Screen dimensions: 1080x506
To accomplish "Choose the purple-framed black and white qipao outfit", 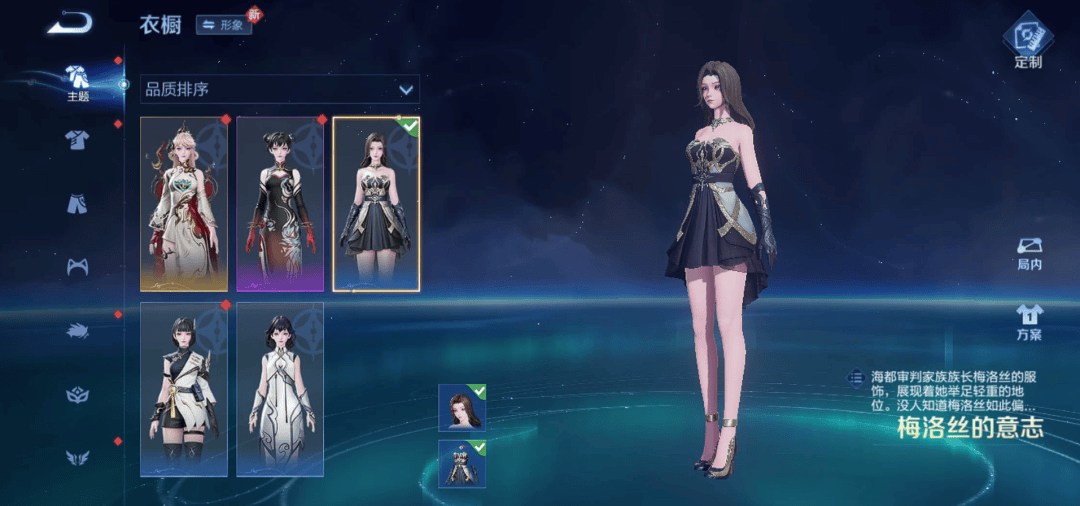I will click(x=280, y=204).
